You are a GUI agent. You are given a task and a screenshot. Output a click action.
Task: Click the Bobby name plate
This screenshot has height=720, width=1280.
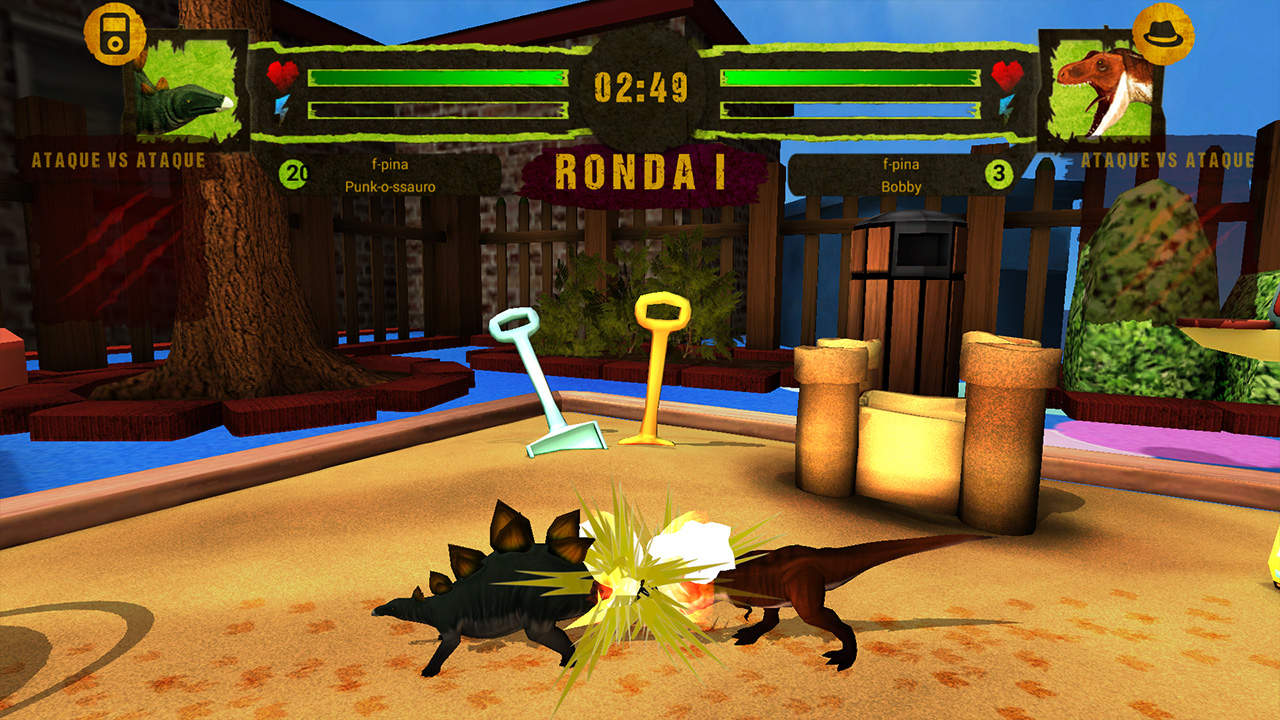click(x=901, y=176)
